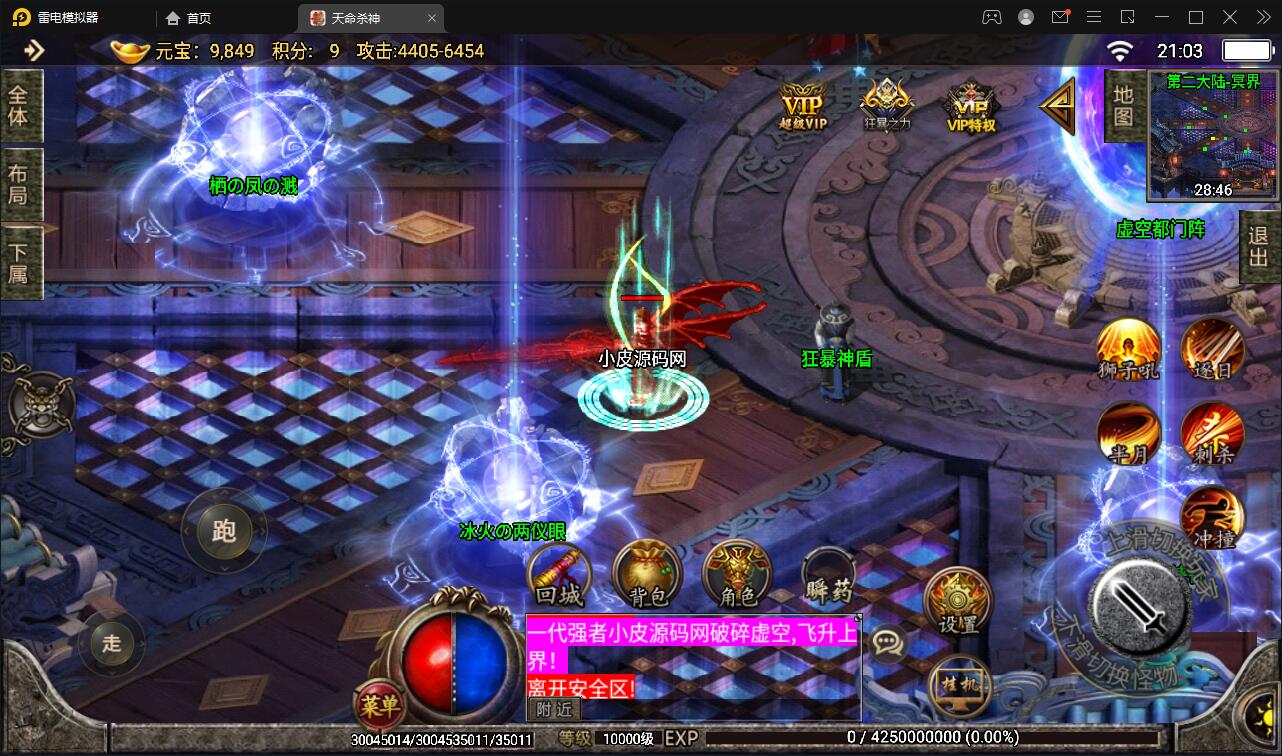
Task: Cast the 刺杀 skill
Action: tap(1213, 434)
